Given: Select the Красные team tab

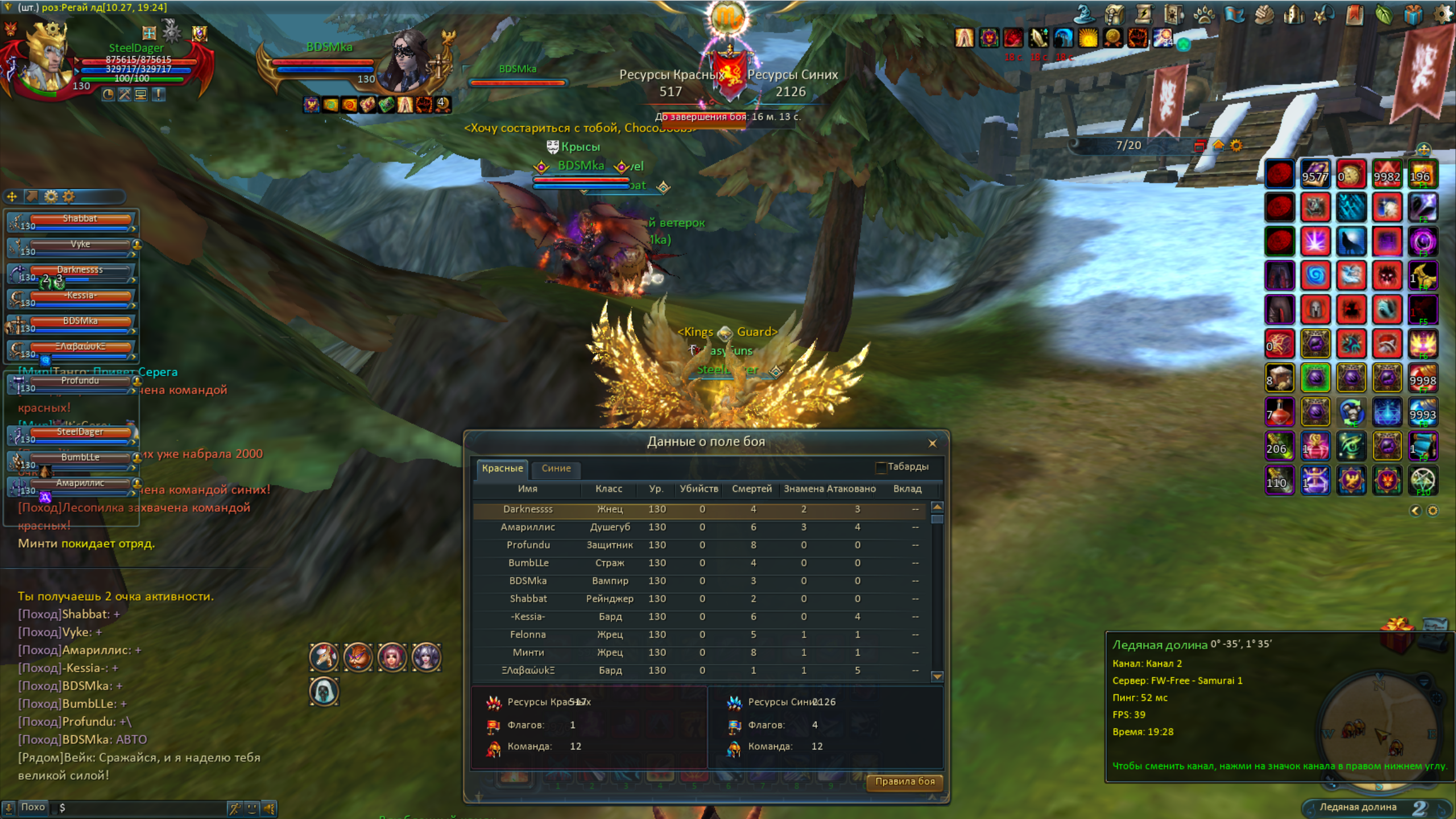Looking at the screenshot, I should tap(502, 468).
